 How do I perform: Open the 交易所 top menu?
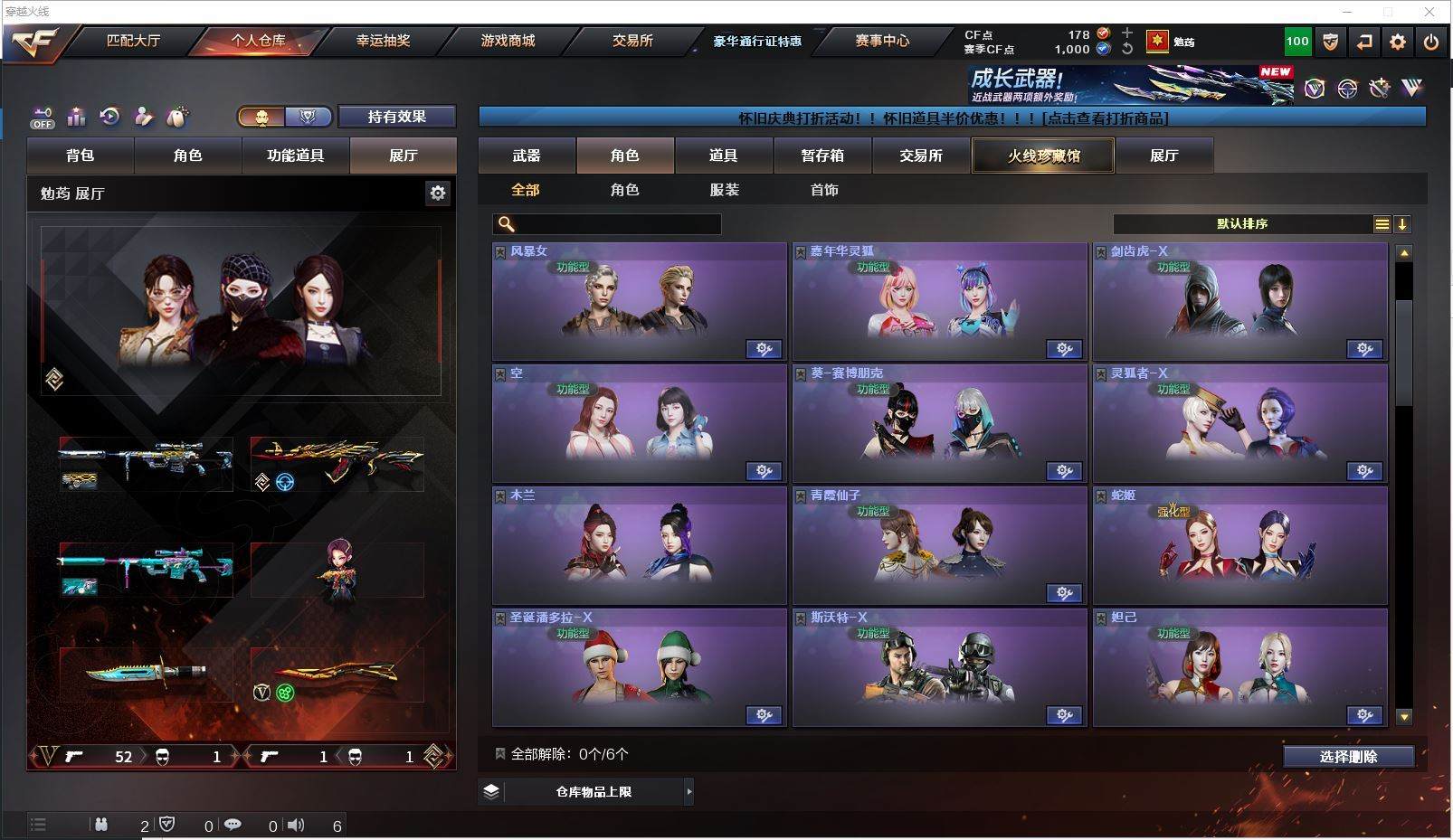[632, 41]
